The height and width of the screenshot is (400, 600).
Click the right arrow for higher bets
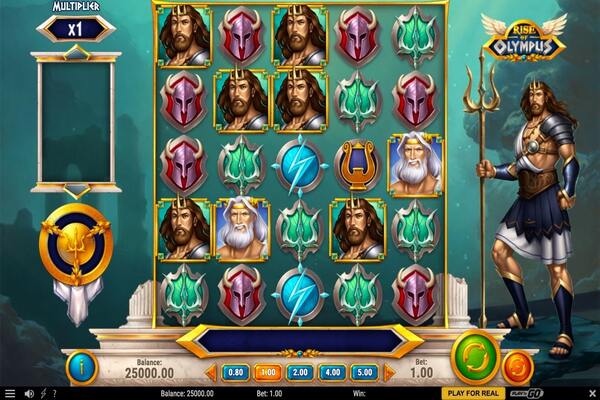coord(389,373)
